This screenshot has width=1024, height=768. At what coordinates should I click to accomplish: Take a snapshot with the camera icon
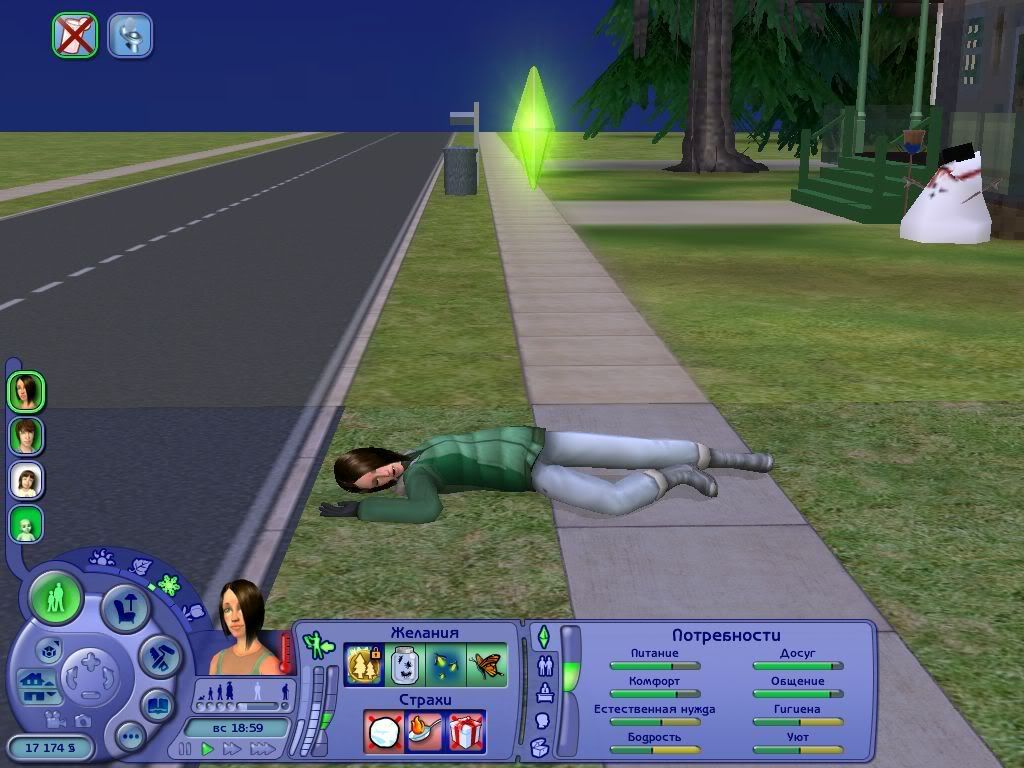tap(81, 719)
